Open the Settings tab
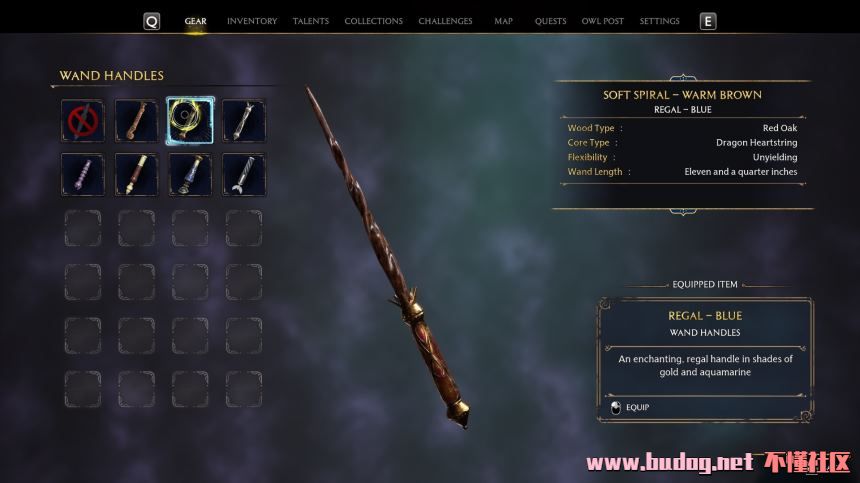 (659, 21)
